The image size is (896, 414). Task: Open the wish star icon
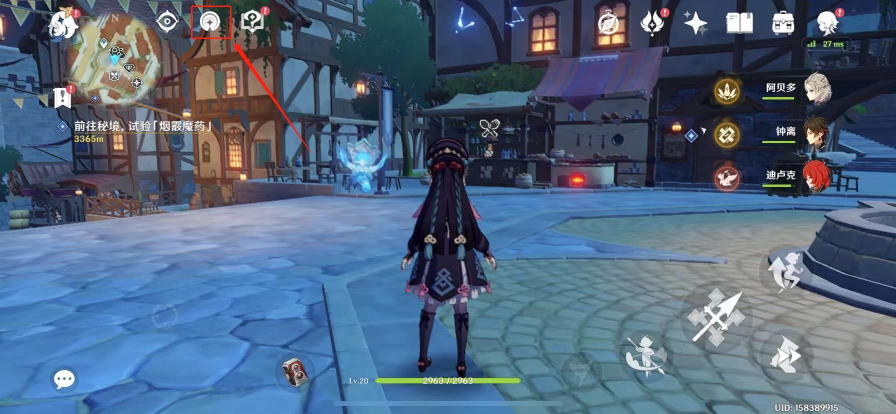click(696, 22)
